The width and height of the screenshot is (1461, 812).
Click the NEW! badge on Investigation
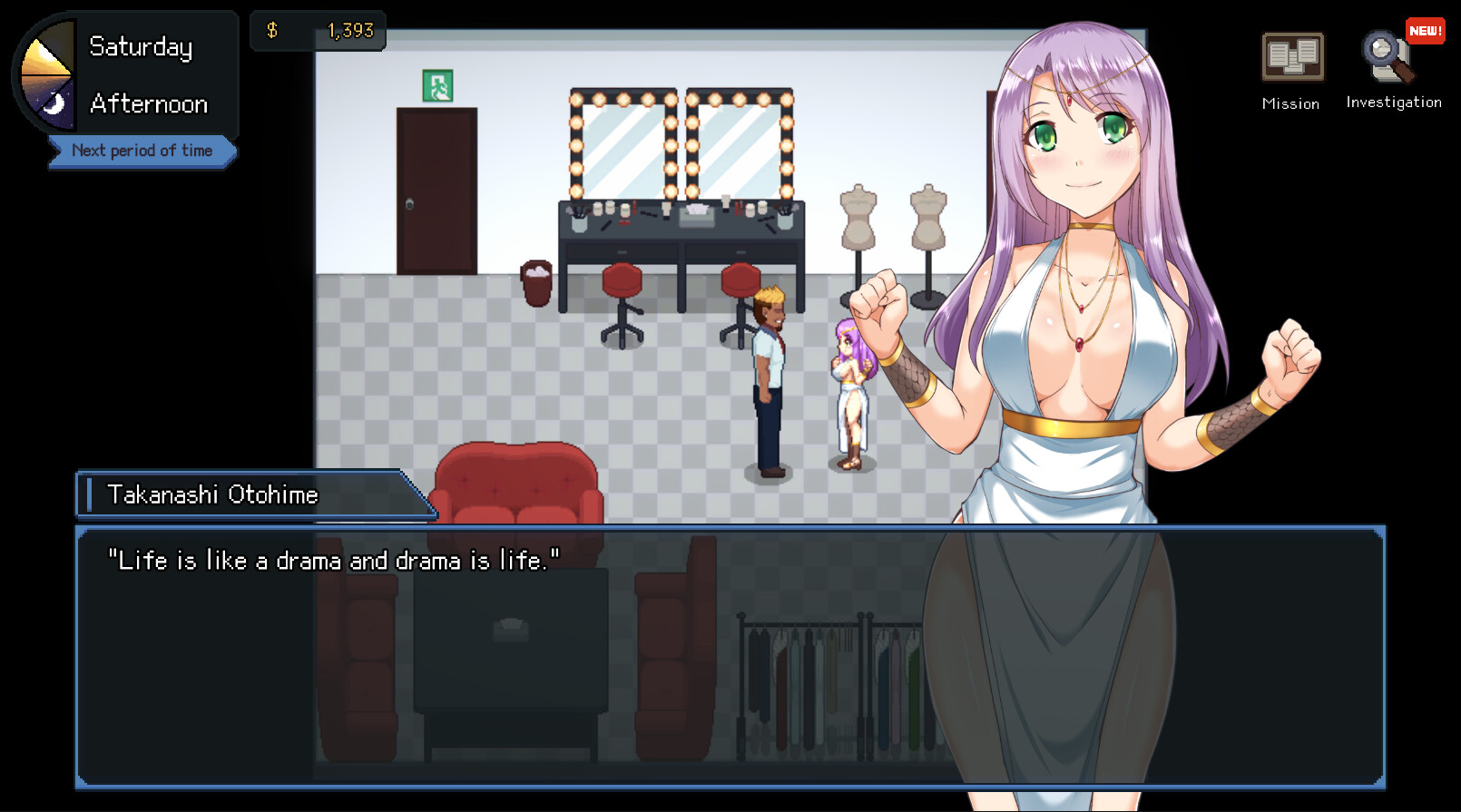pos(1425,30)
